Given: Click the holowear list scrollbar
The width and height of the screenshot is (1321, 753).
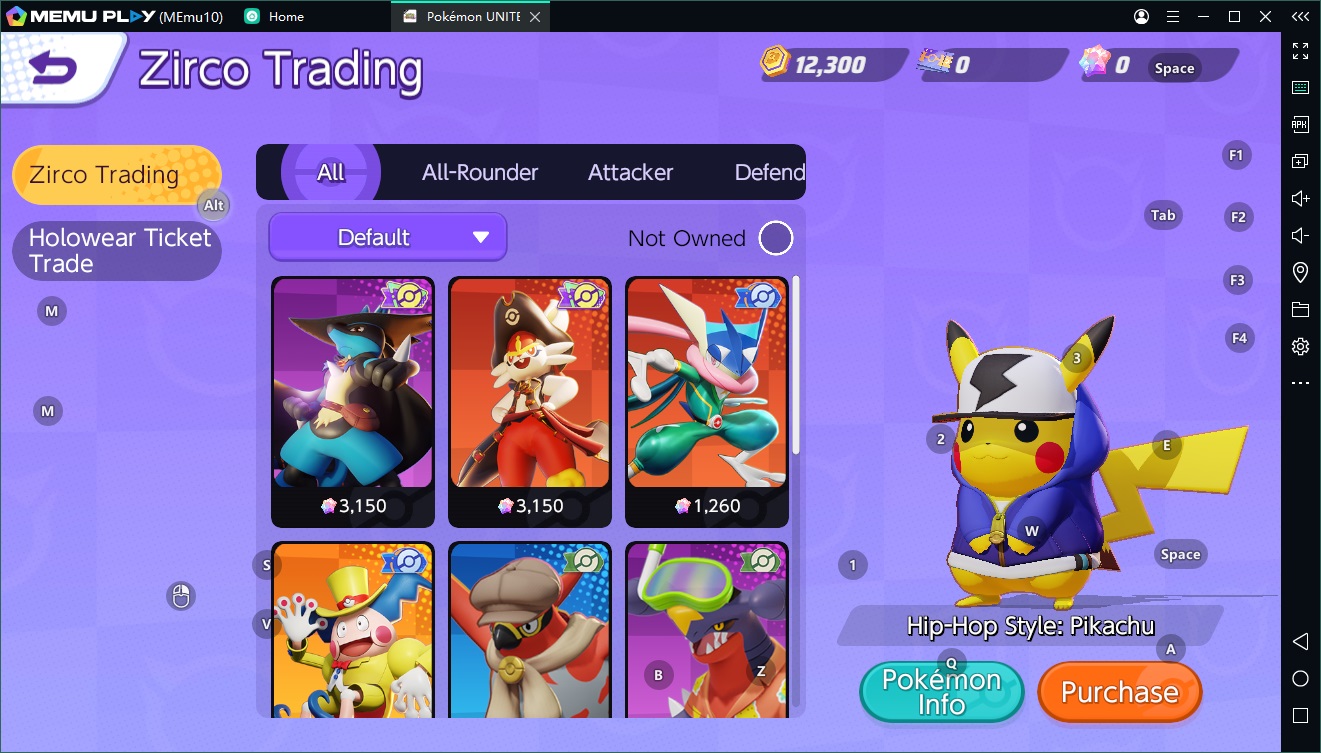Looking at the screenshot, I should click(796, 365).
